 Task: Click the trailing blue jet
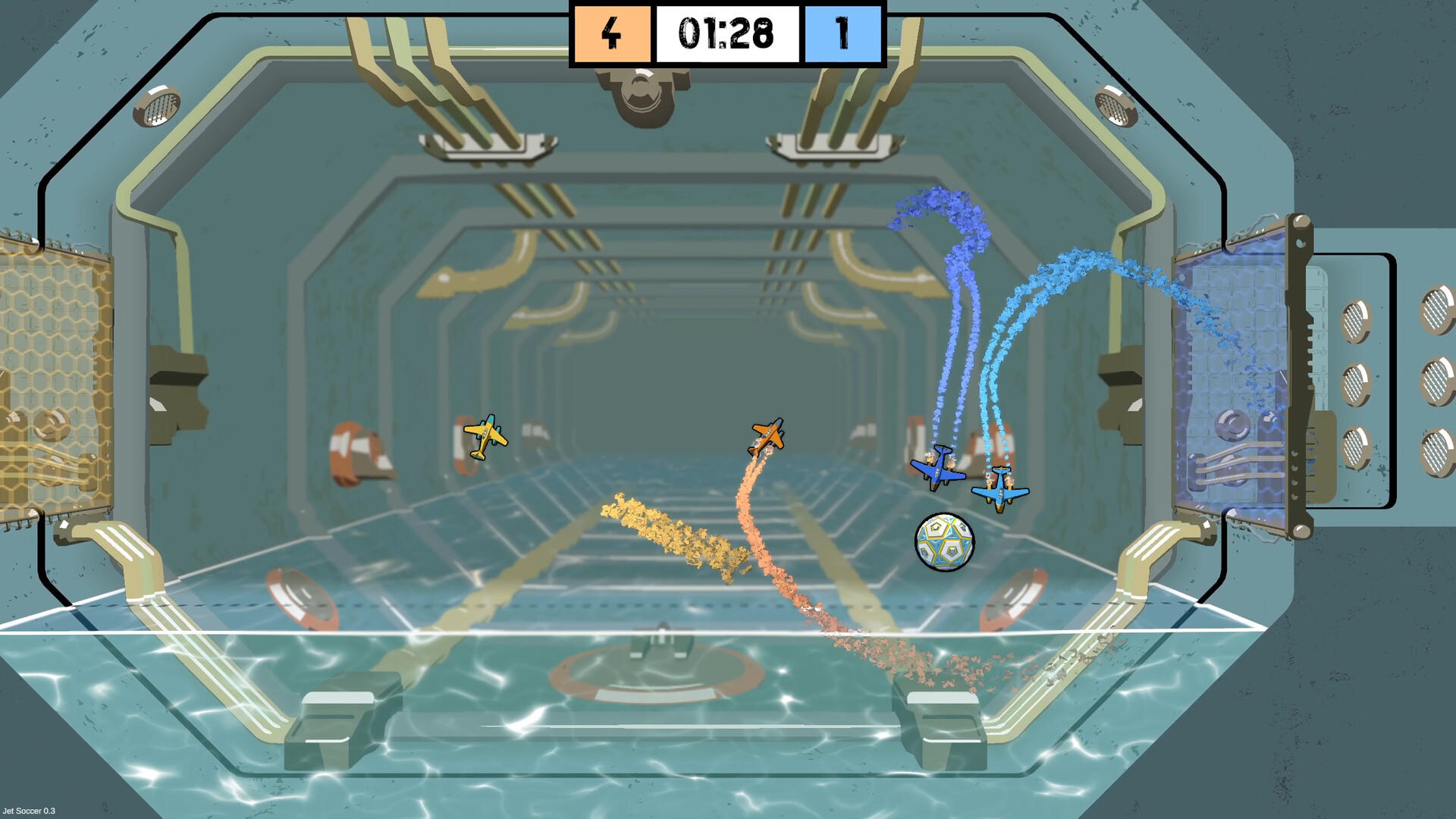click(x=999, y=489)
